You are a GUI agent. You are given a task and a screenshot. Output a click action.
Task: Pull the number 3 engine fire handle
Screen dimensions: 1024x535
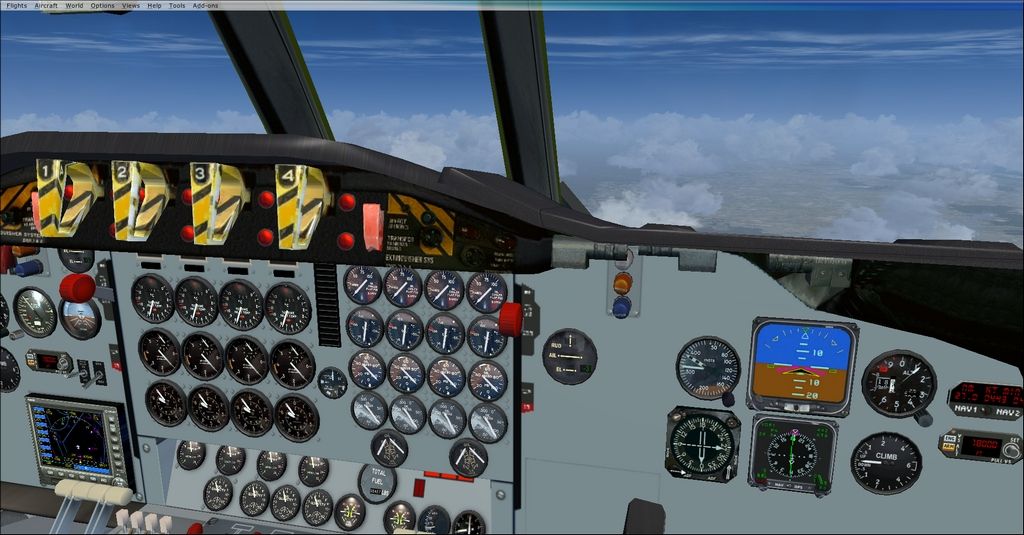point(217,202)
